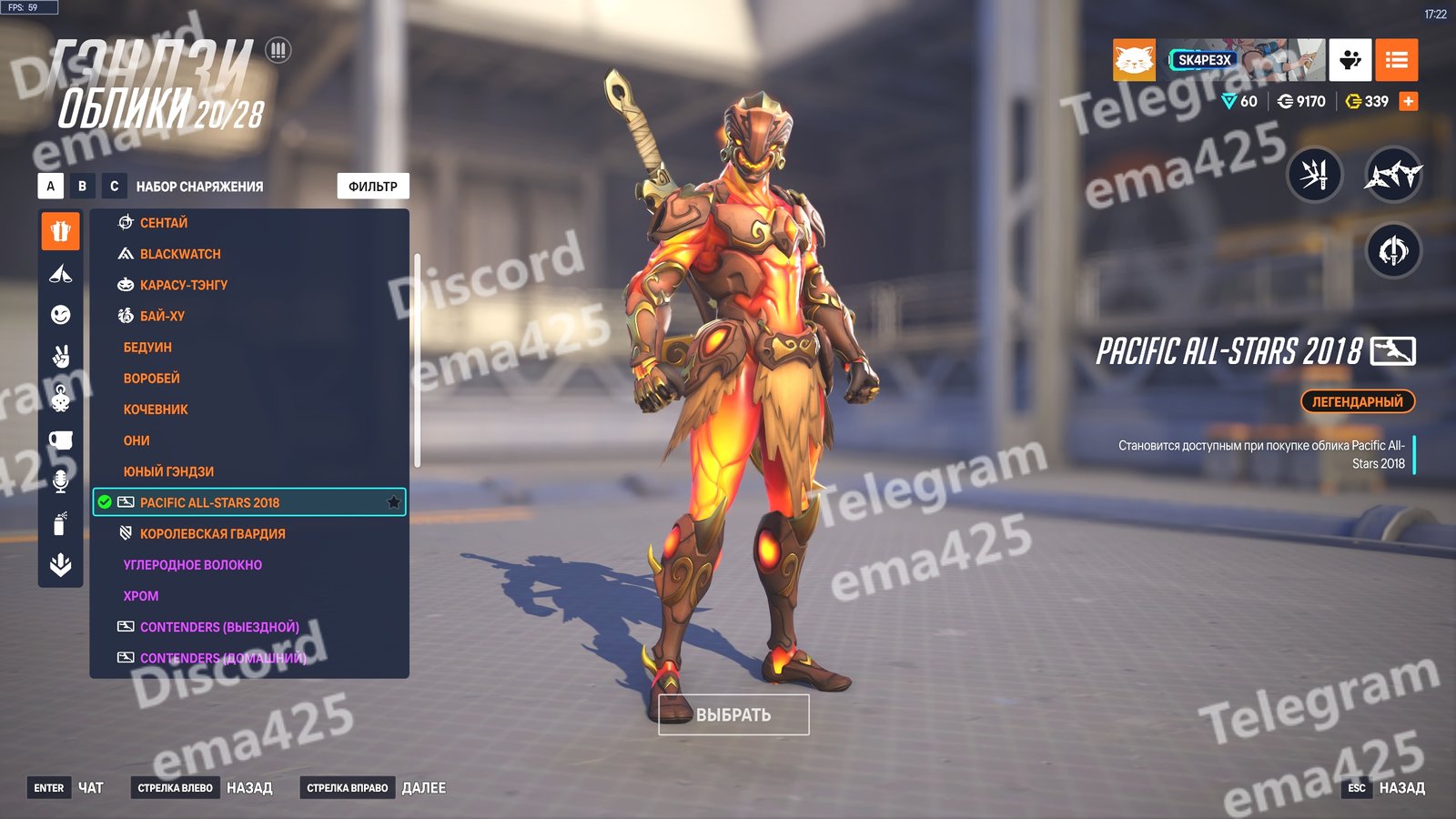The image size is (1456, 819).
Task: Open the victory poses hand icon category
Action: tap(60, 357)
